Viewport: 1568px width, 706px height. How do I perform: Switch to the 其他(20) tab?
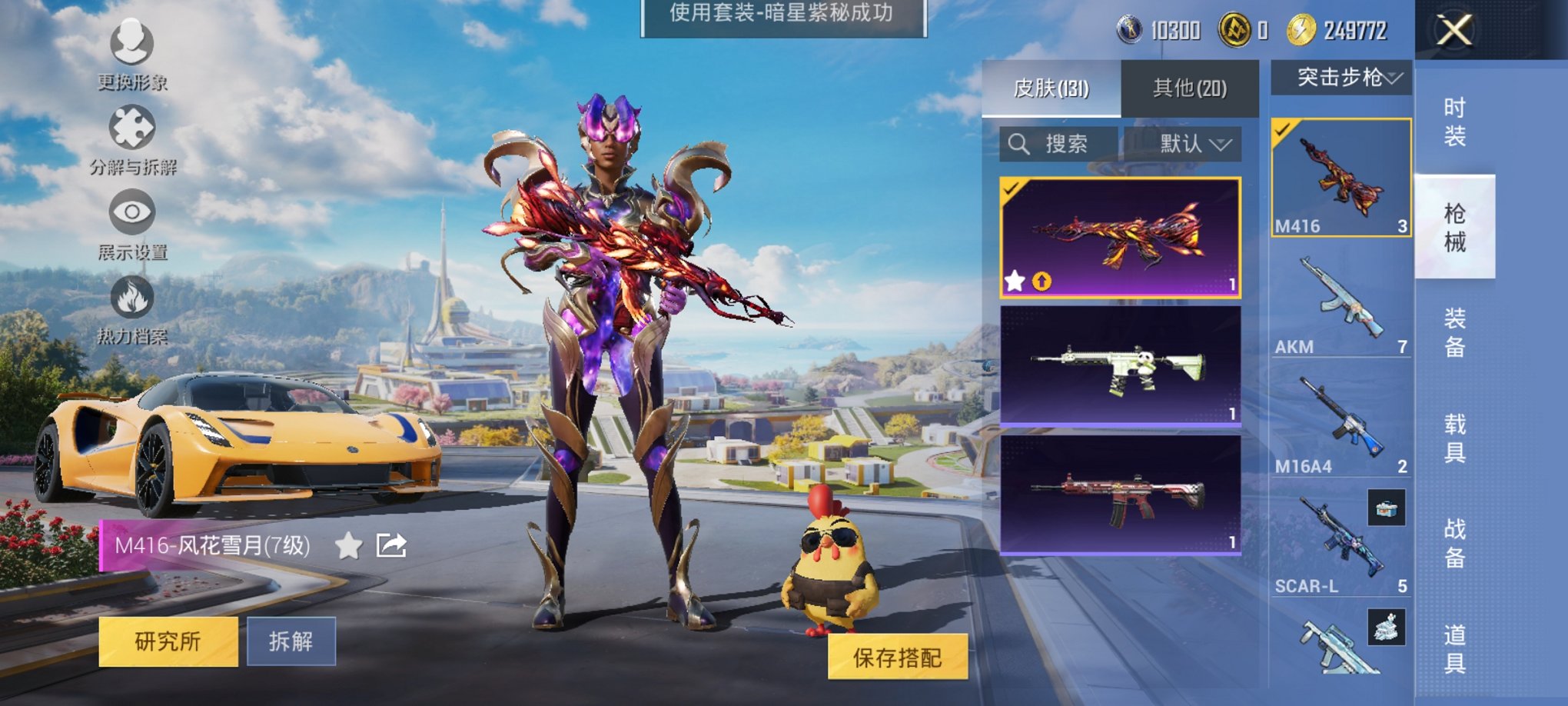pos(1190,88)
